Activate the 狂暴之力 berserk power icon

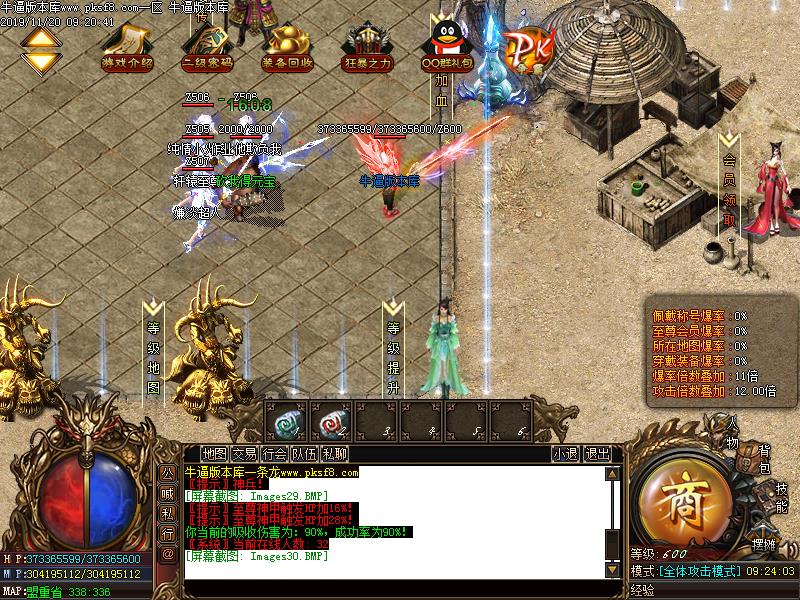[x=368, y=45]
